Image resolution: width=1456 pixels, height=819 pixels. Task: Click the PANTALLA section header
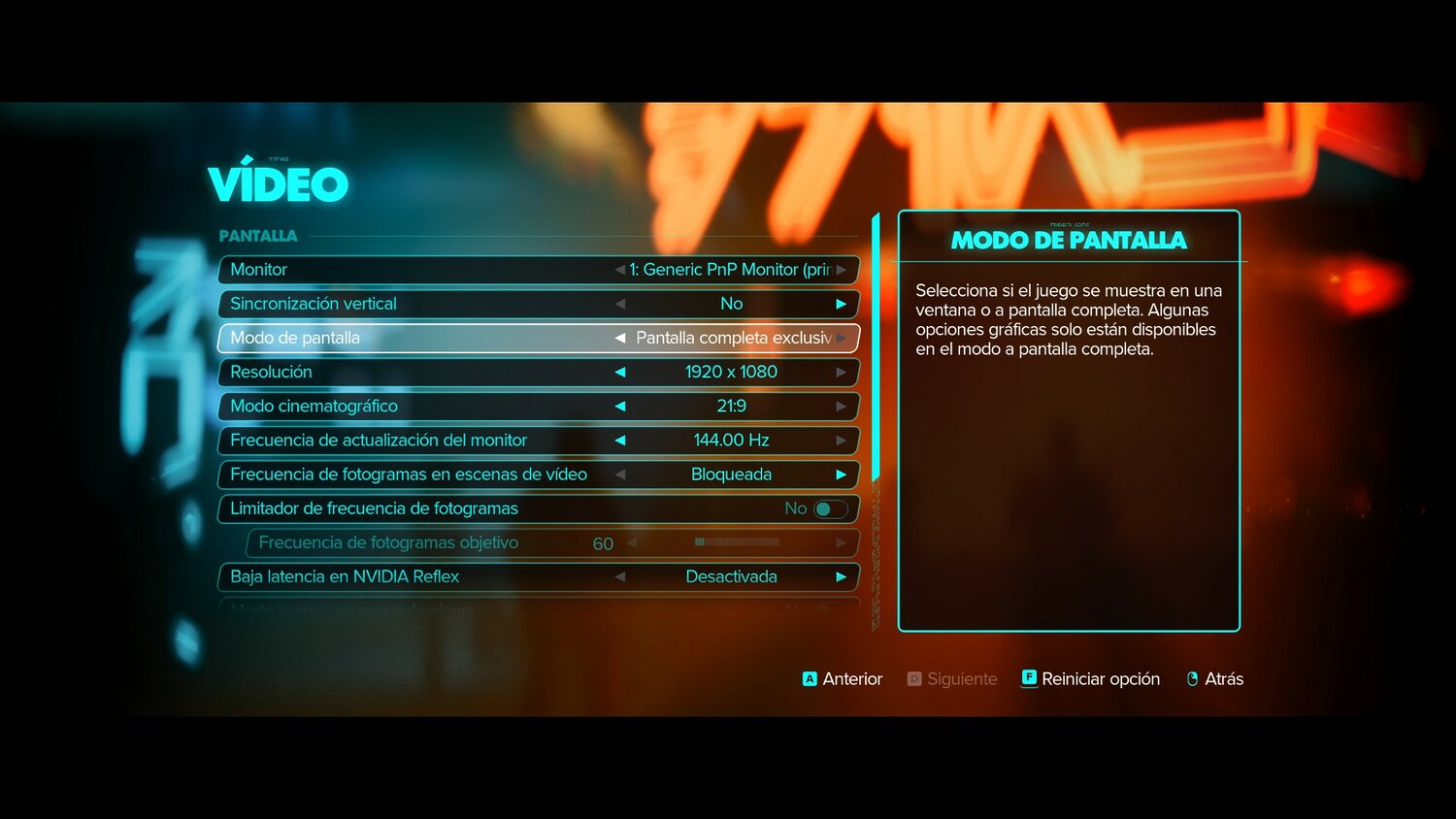(x=258, y=235)
